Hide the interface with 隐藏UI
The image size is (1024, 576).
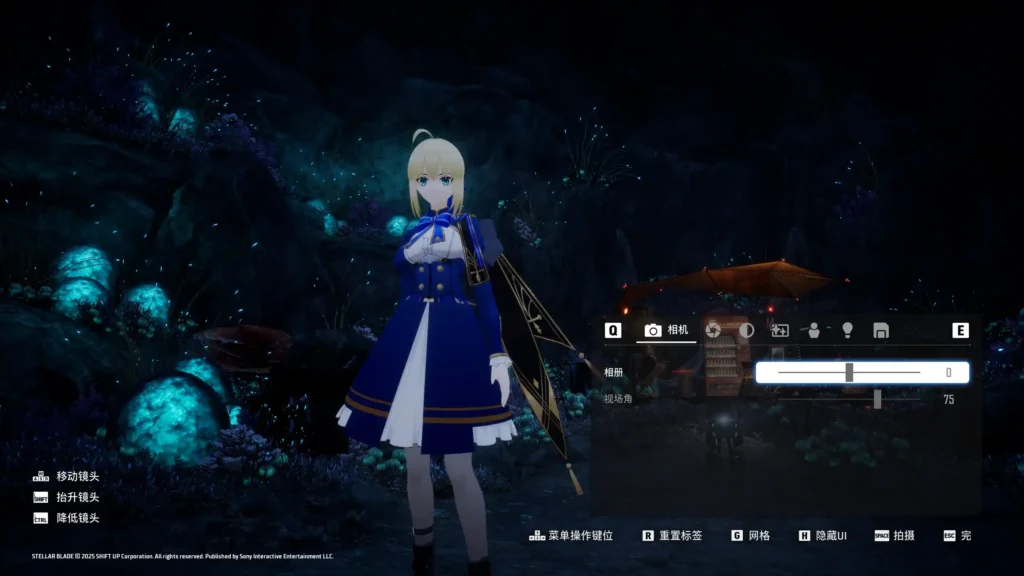[822, 536]
